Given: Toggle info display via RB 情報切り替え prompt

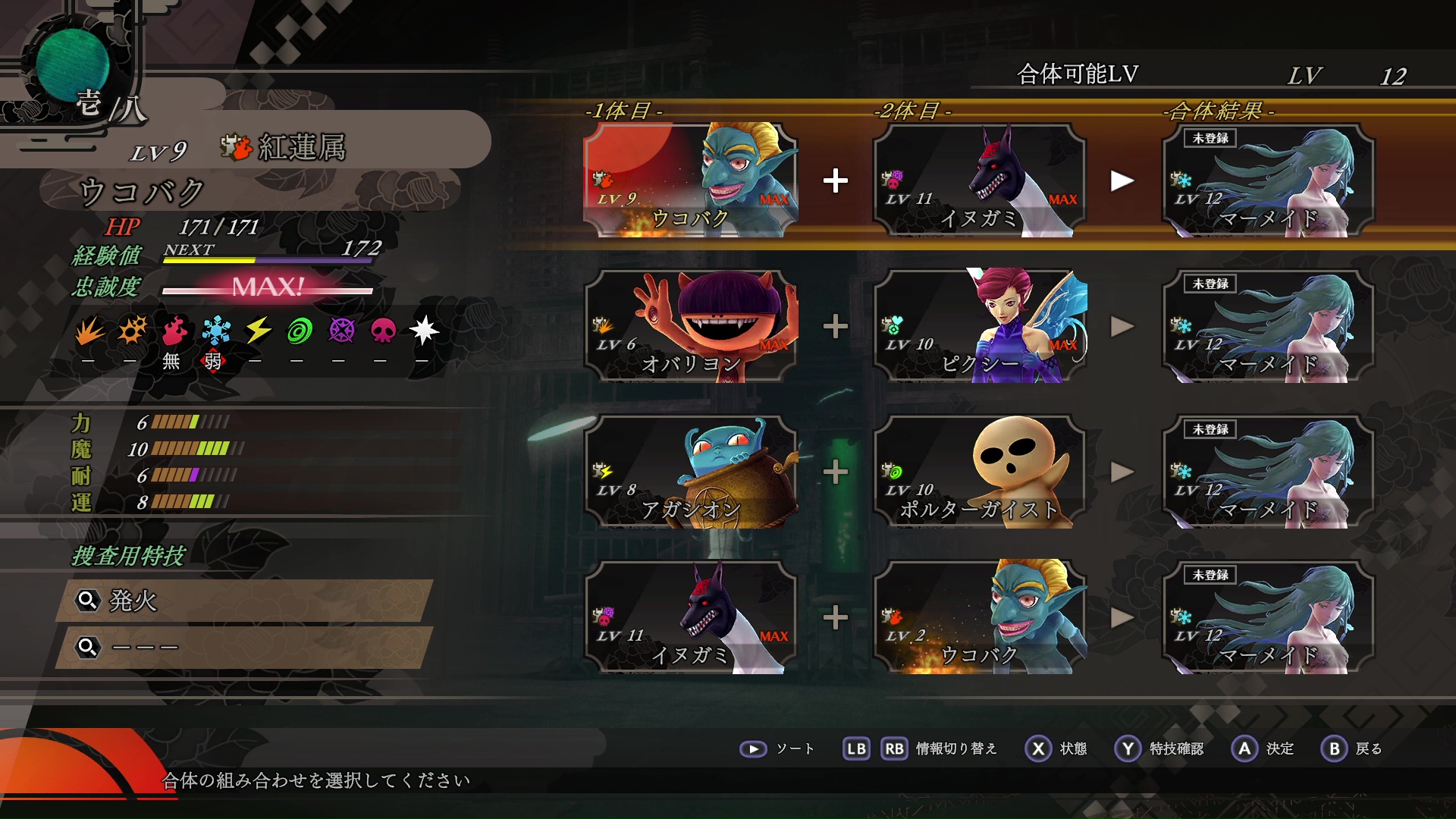Looking at the screenshot, I should pos(895,748).
